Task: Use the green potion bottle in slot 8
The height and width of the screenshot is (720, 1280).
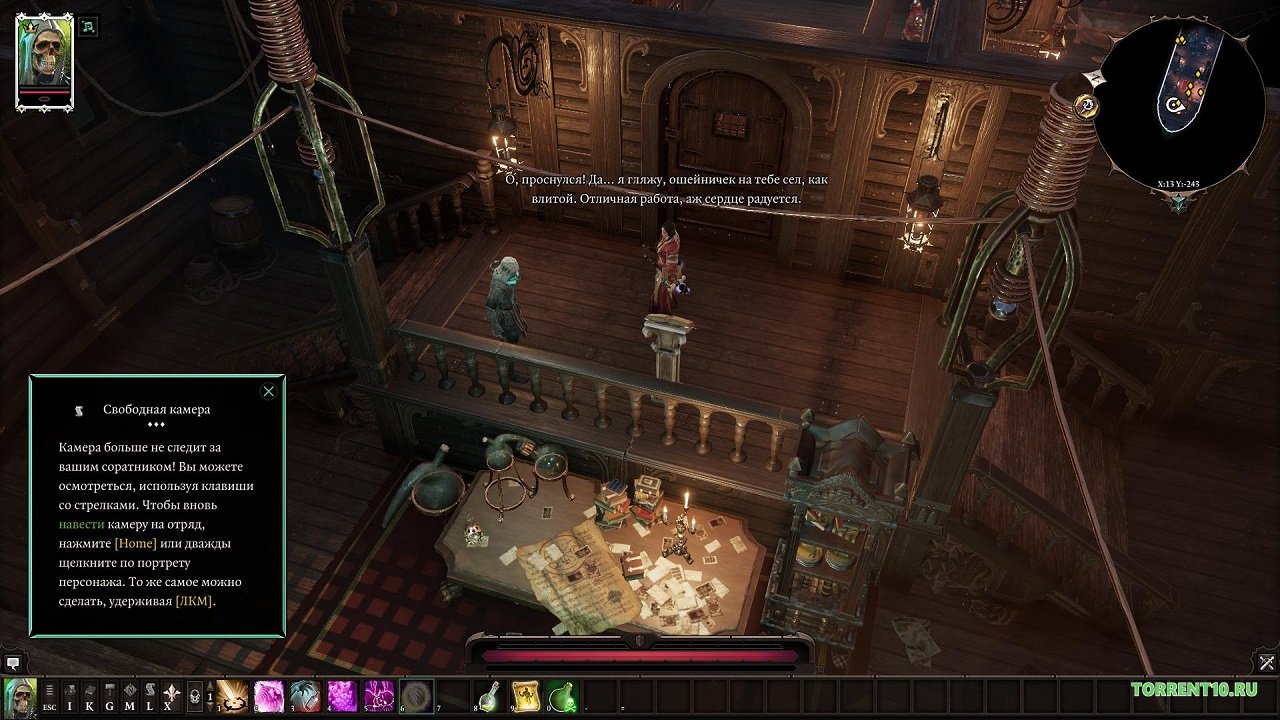Action: click(490, 695)
